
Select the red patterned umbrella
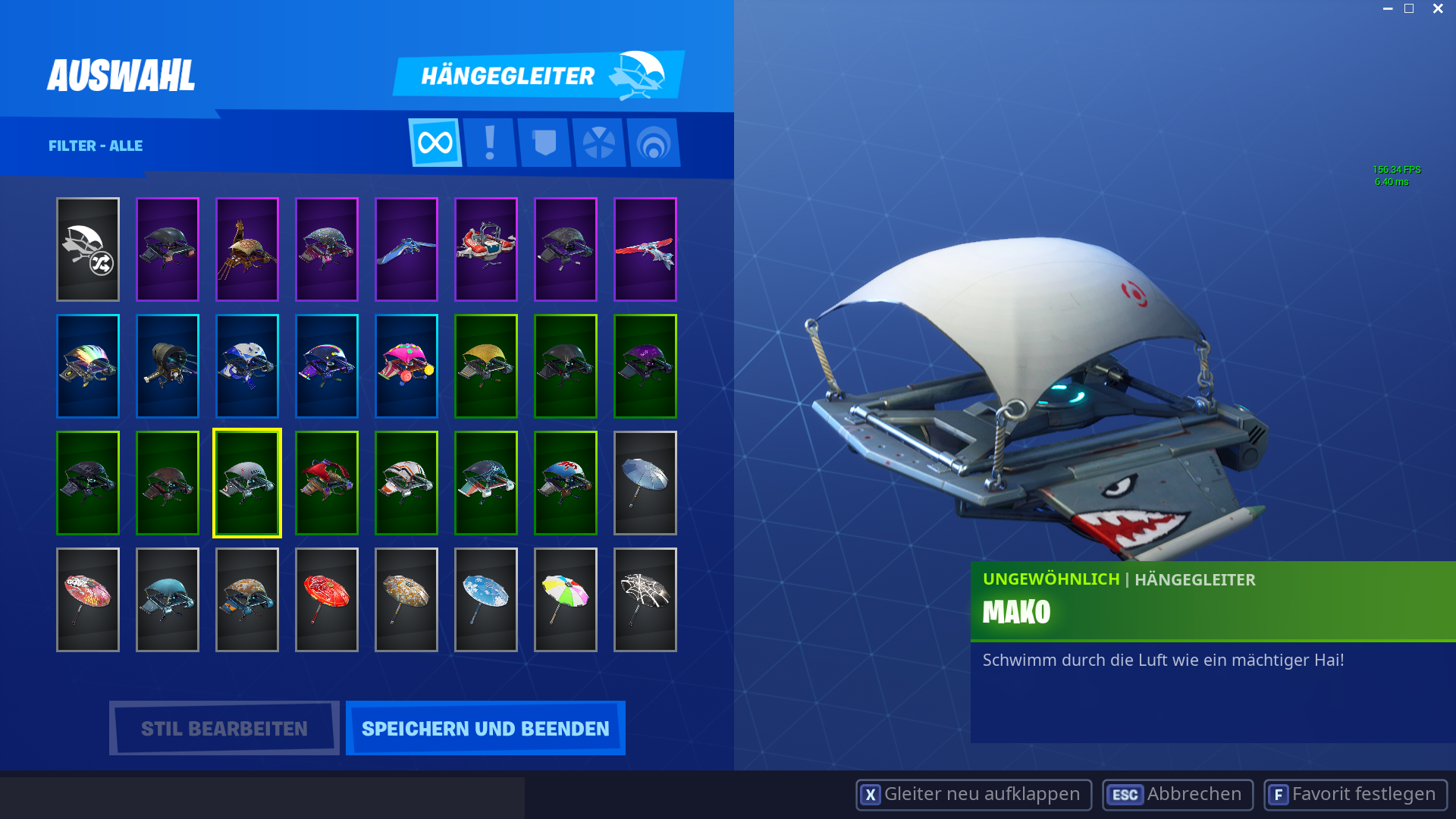point(327,600)
